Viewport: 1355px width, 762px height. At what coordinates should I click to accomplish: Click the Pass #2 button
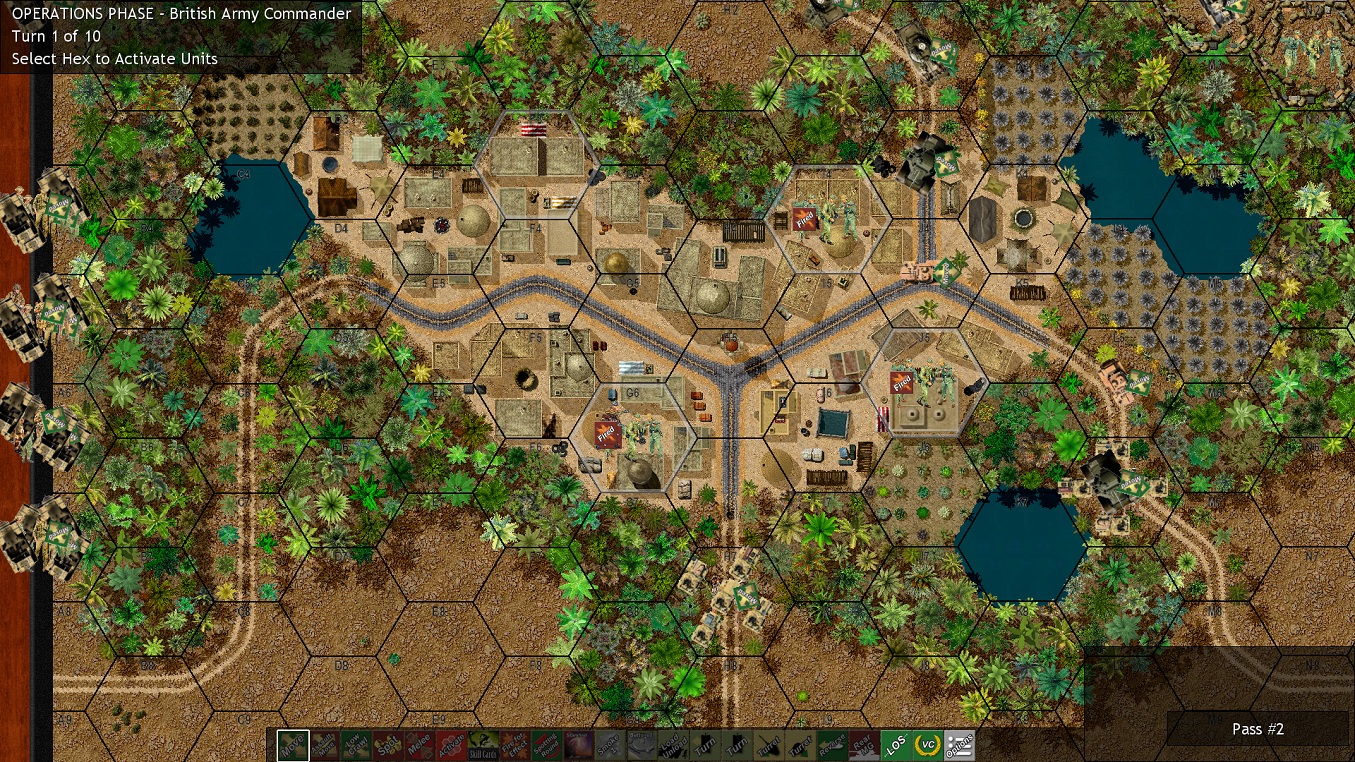pos(1257,730)
